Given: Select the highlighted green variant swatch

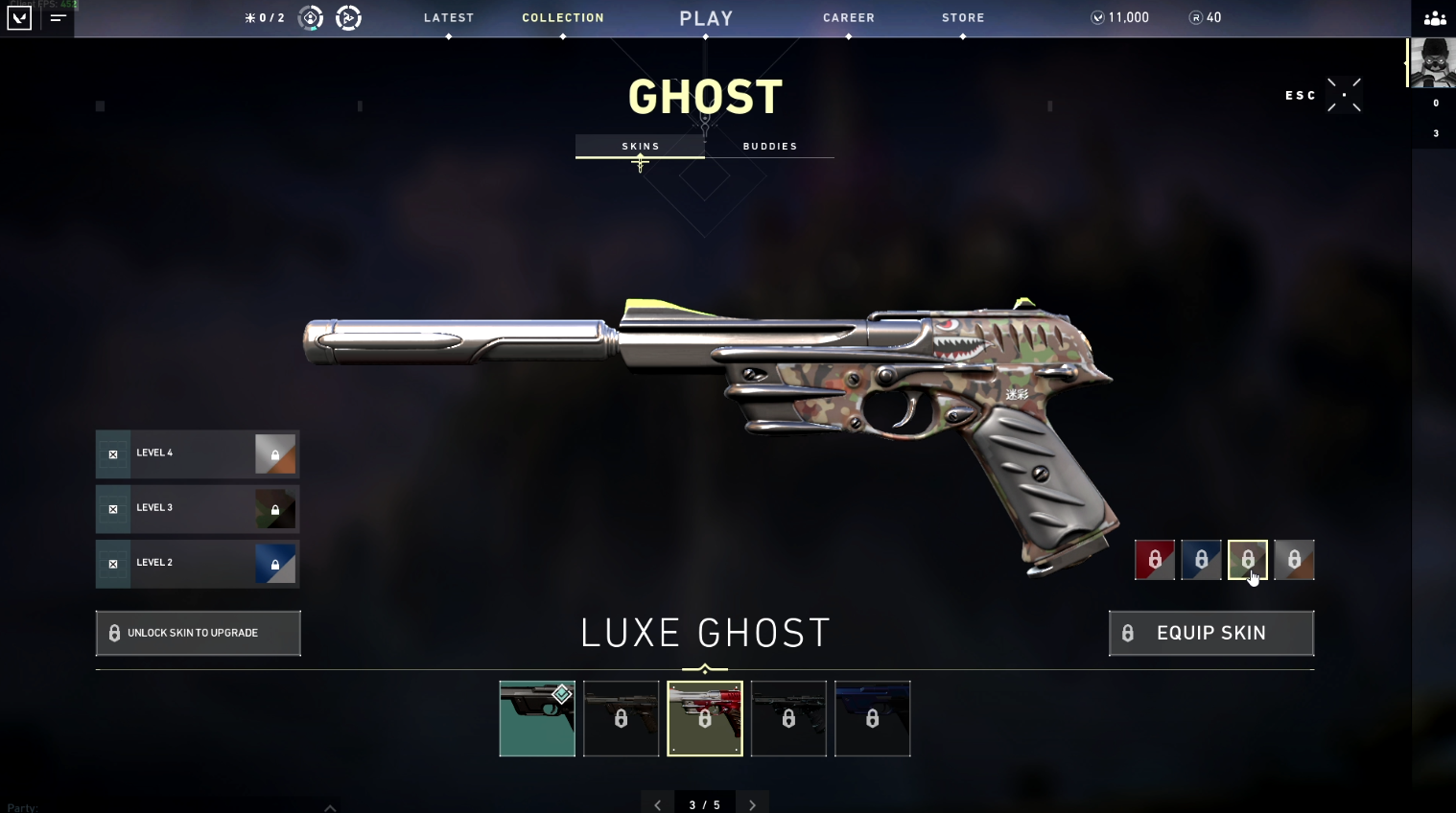Looking at the screenshot, I should coord(1248,560).
